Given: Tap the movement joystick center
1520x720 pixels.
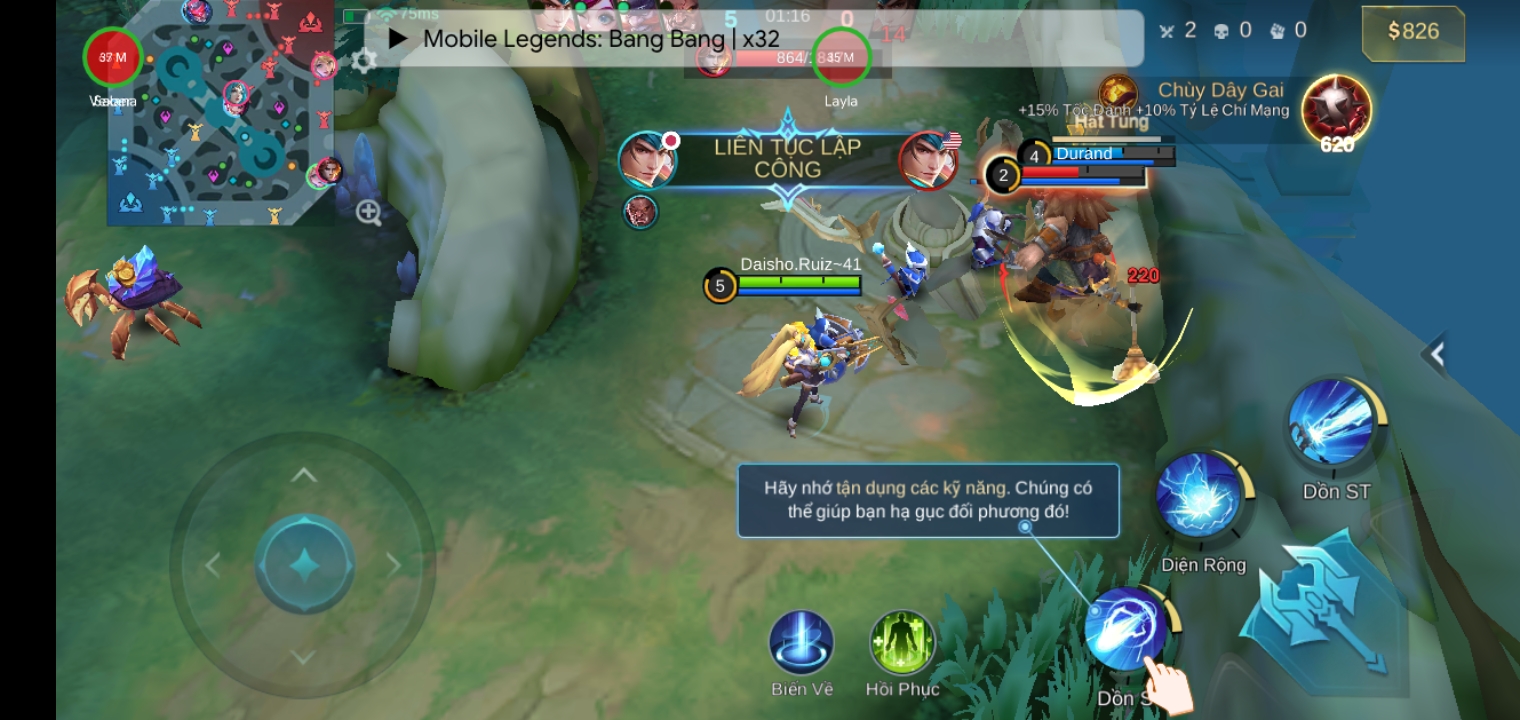Looking at the screenshot, I should [x=304, y=565].
